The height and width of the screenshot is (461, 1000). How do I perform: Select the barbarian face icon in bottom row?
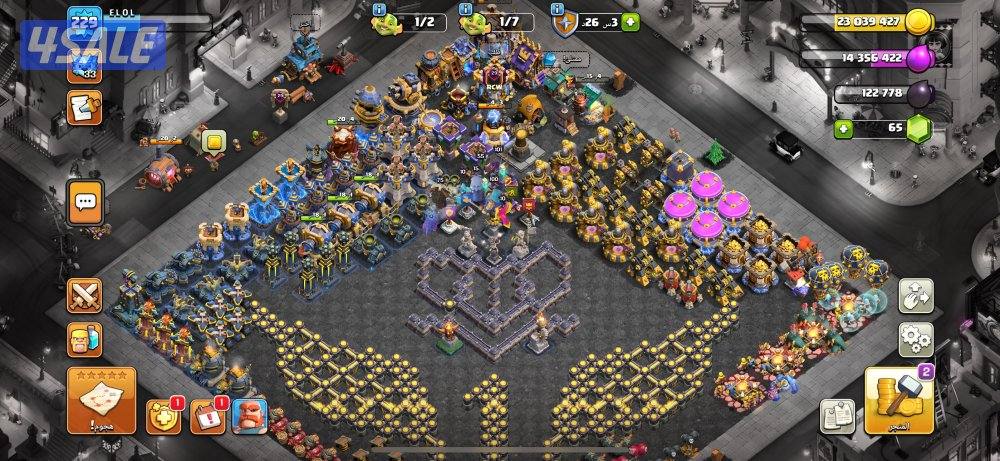(249, 415)
